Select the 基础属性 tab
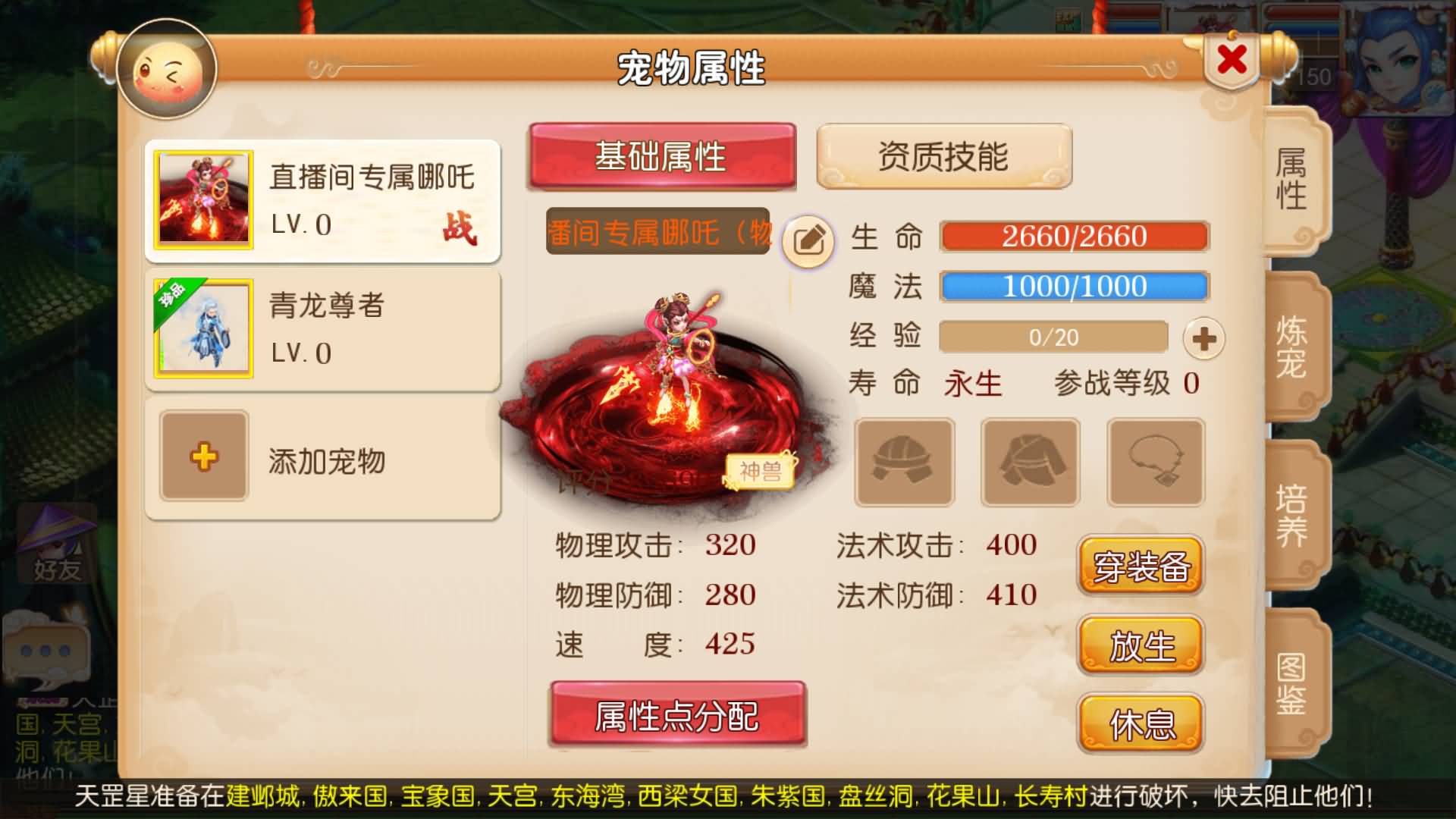 click(661, 155)
